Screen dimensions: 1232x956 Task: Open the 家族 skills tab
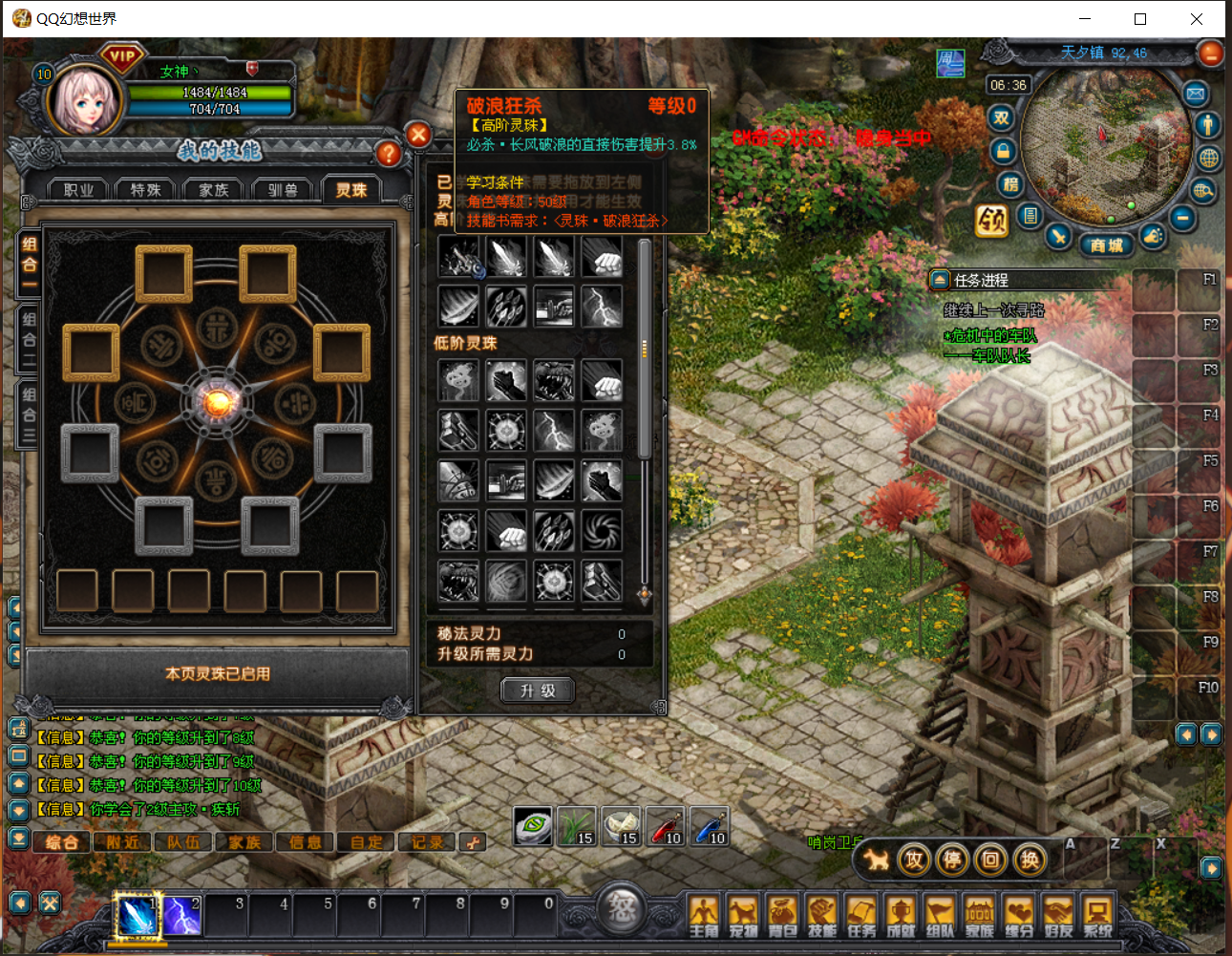click(214, 190)
